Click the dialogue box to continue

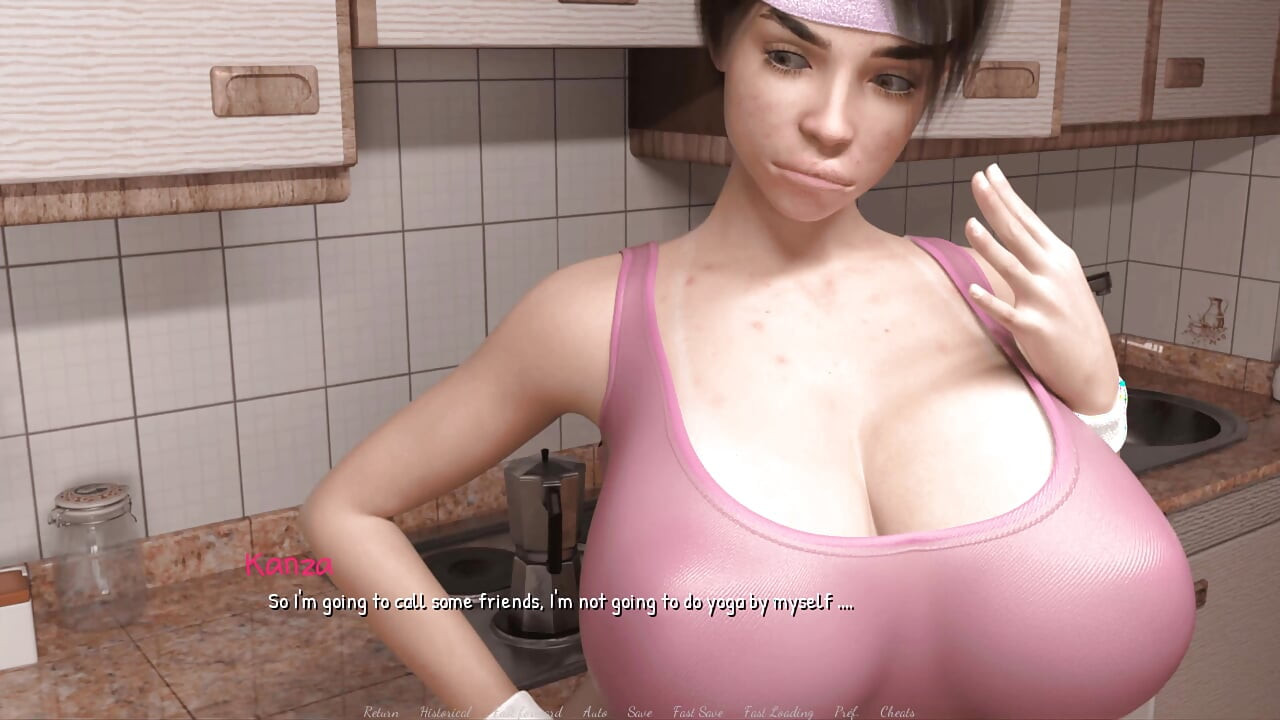(x=563, y=604)
